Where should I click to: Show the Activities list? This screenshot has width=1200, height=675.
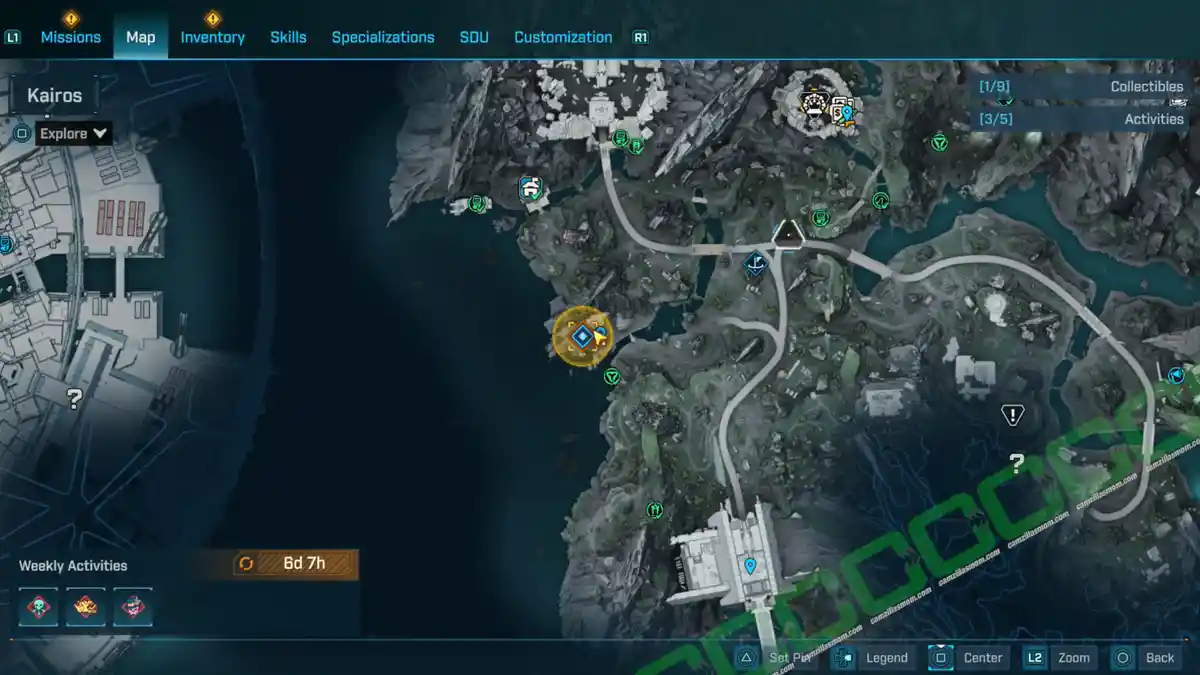tap(1082, 119)
